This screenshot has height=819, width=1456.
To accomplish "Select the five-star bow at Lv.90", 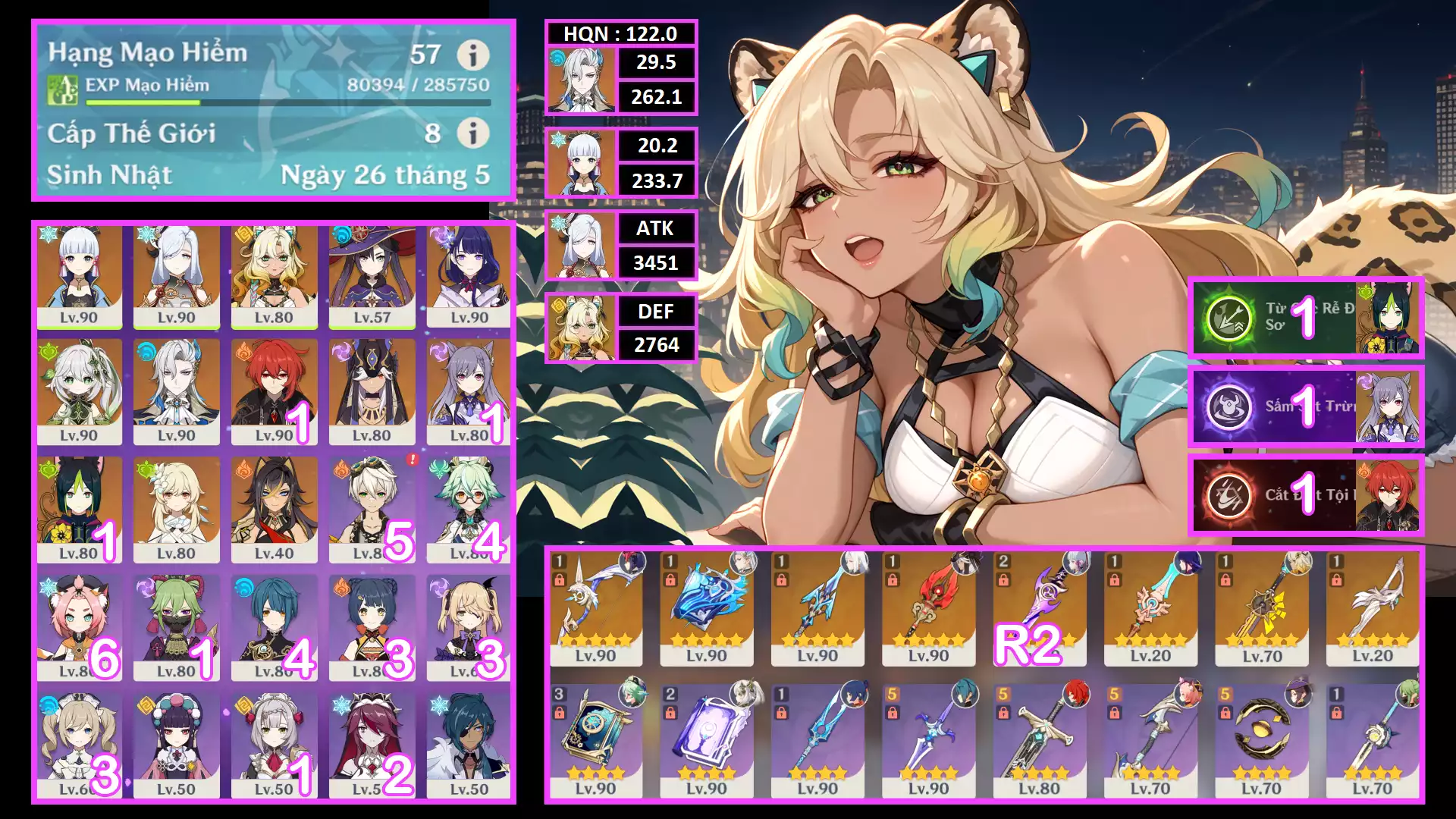I will [x=595, y=608].
